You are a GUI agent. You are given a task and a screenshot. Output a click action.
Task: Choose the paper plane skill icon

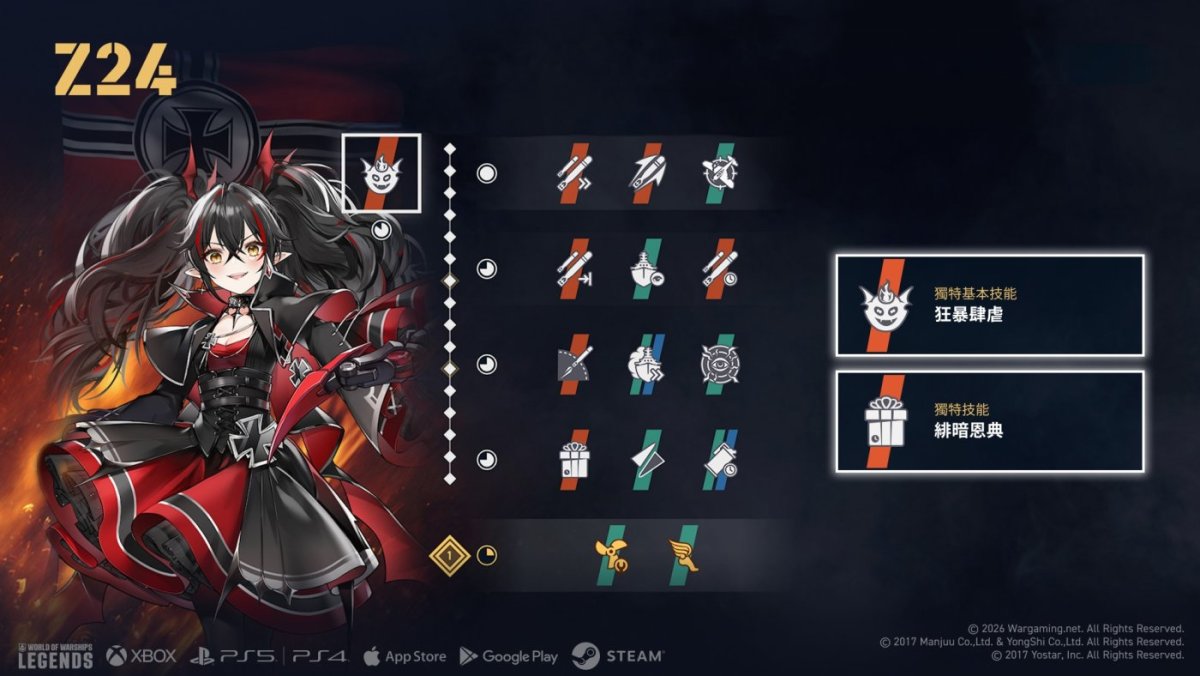[646, 459]
